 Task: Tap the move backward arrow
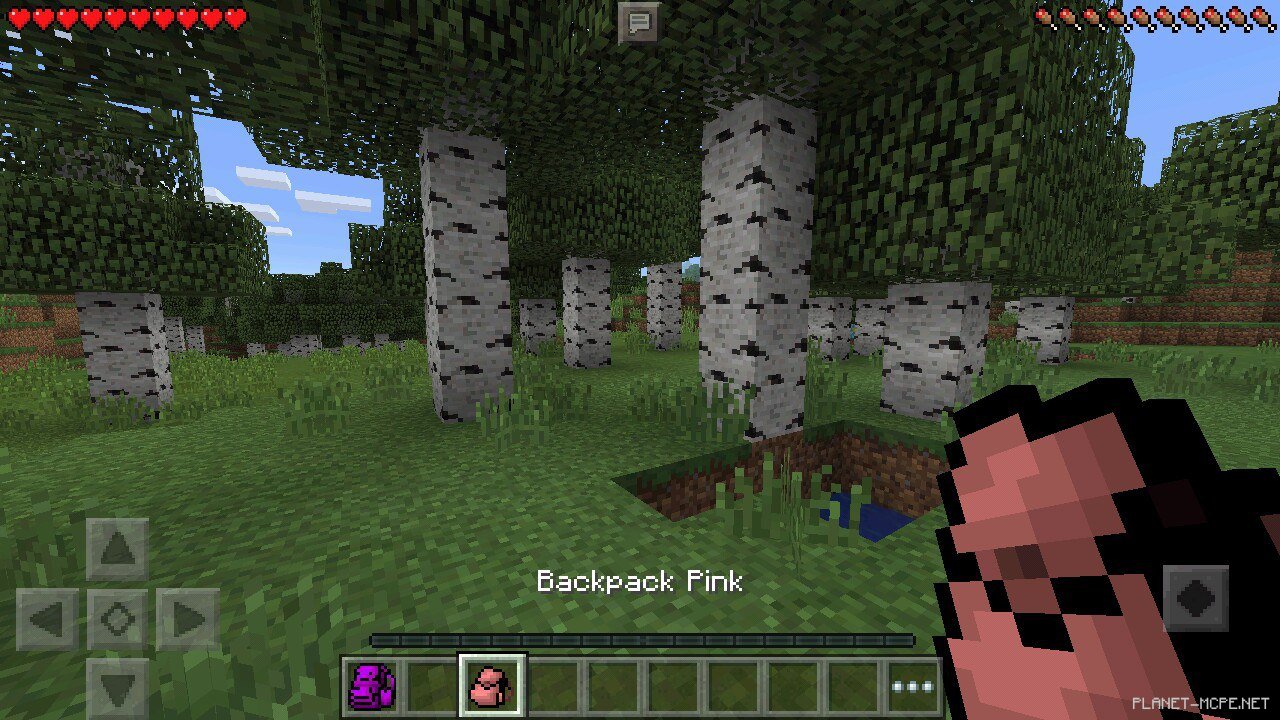pyautogui.click(x=117, y=689)
